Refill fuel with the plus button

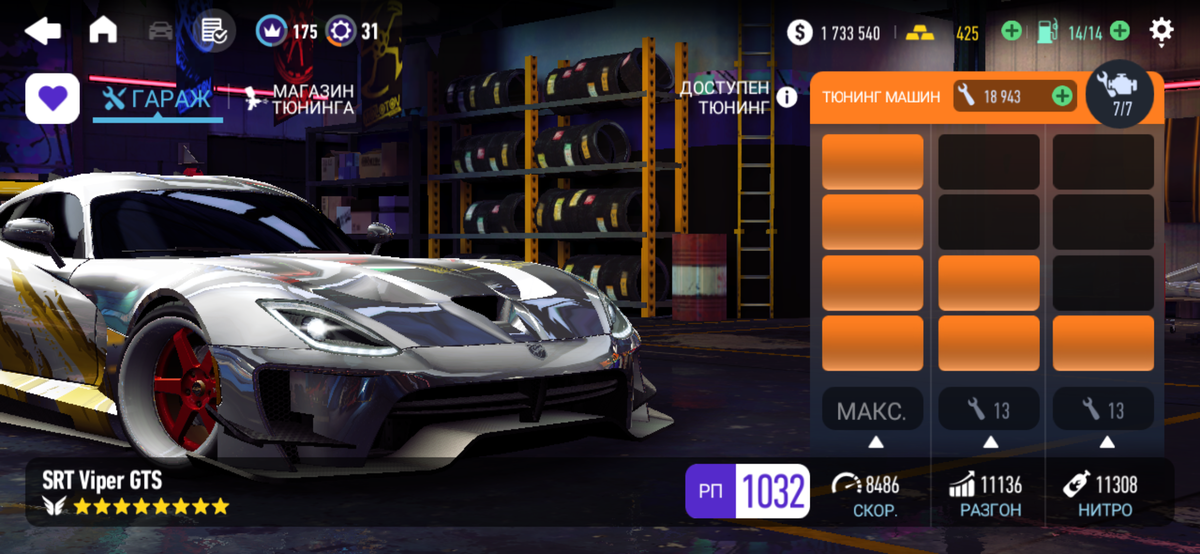pos(1120,32)
